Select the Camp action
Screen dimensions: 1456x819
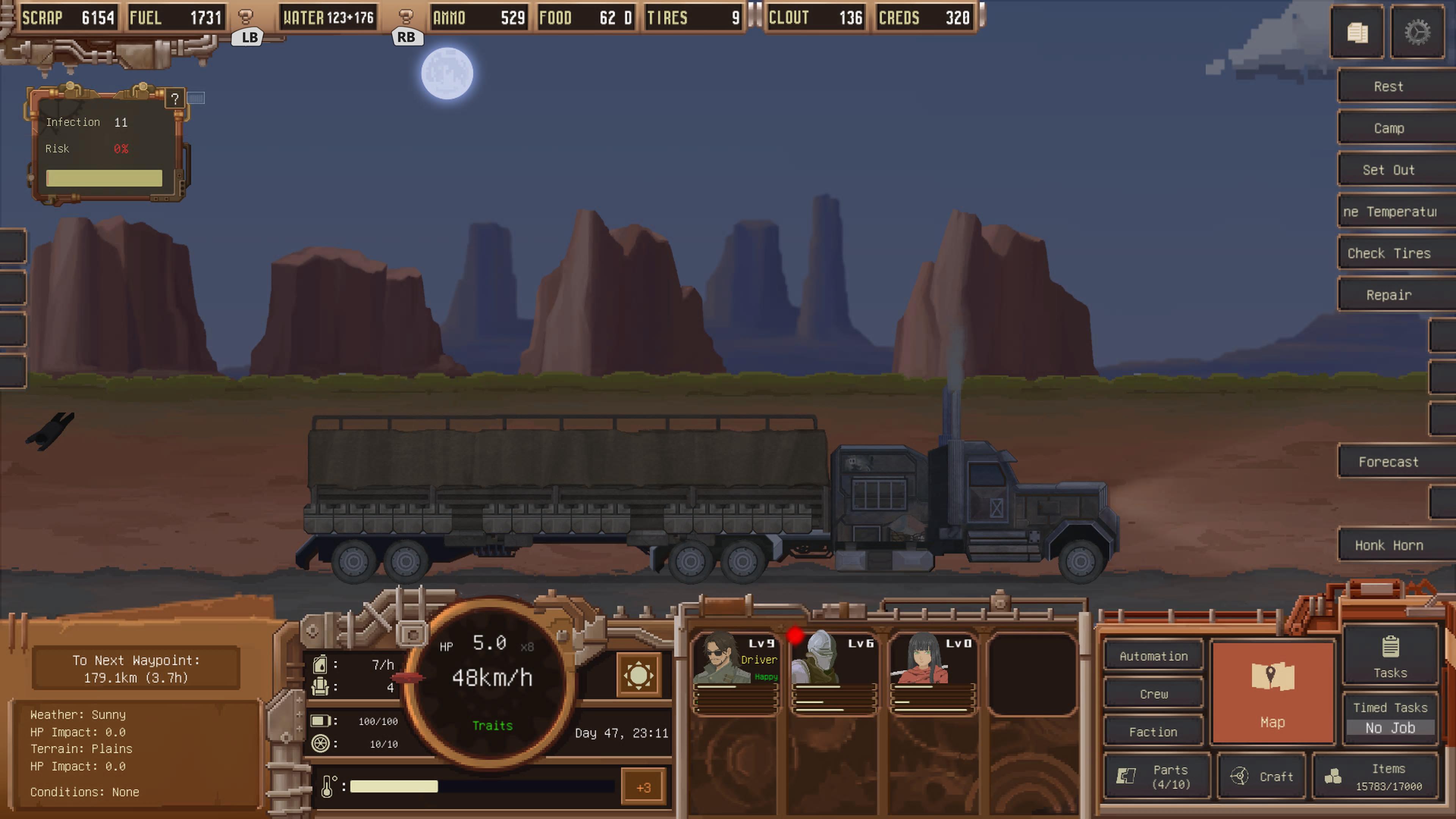[1388, 128]
